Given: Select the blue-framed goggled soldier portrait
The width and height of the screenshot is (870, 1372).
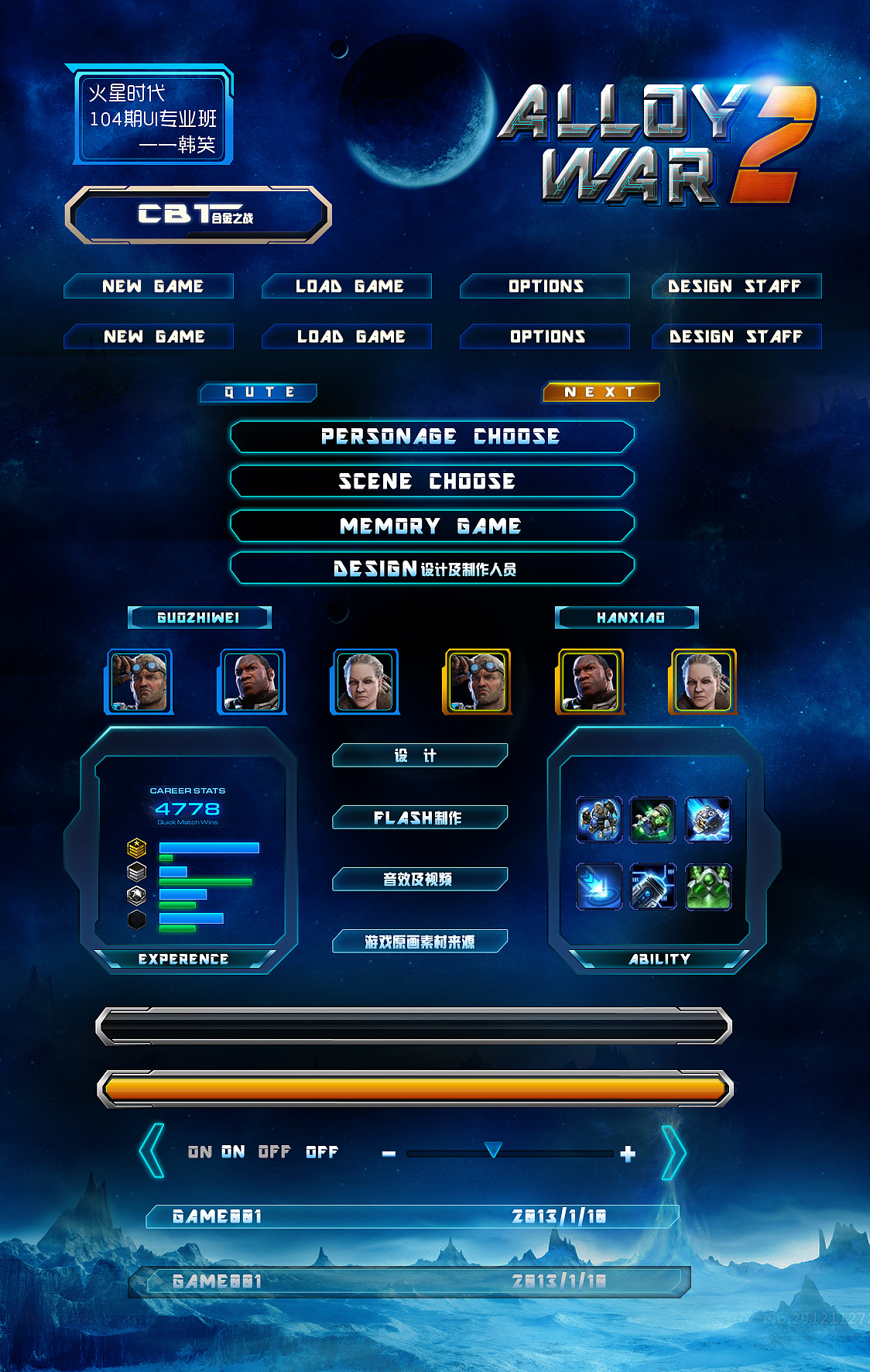Looking at the screenshot, I should [139, 681].
